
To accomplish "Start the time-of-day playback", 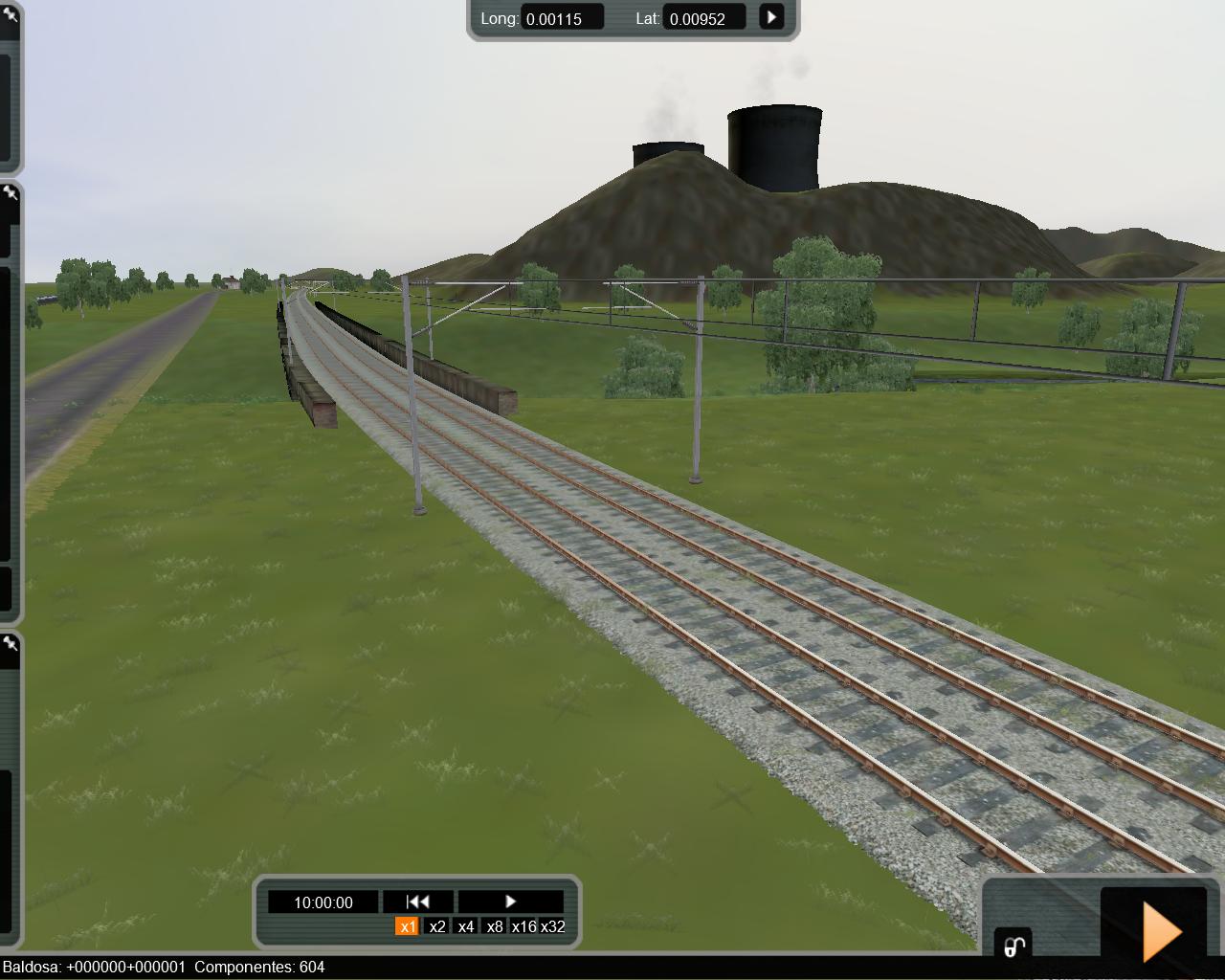I will tap(510, 902).
